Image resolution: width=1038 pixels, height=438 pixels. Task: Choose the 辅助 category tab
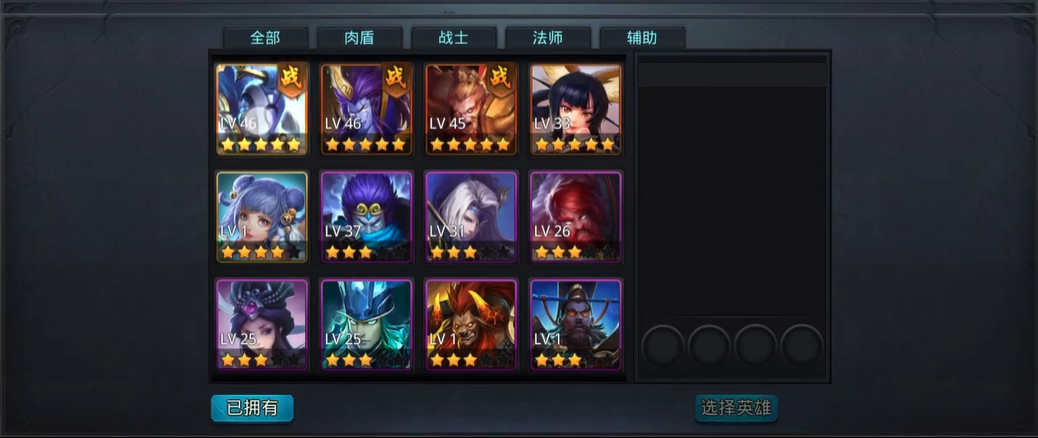642,38
